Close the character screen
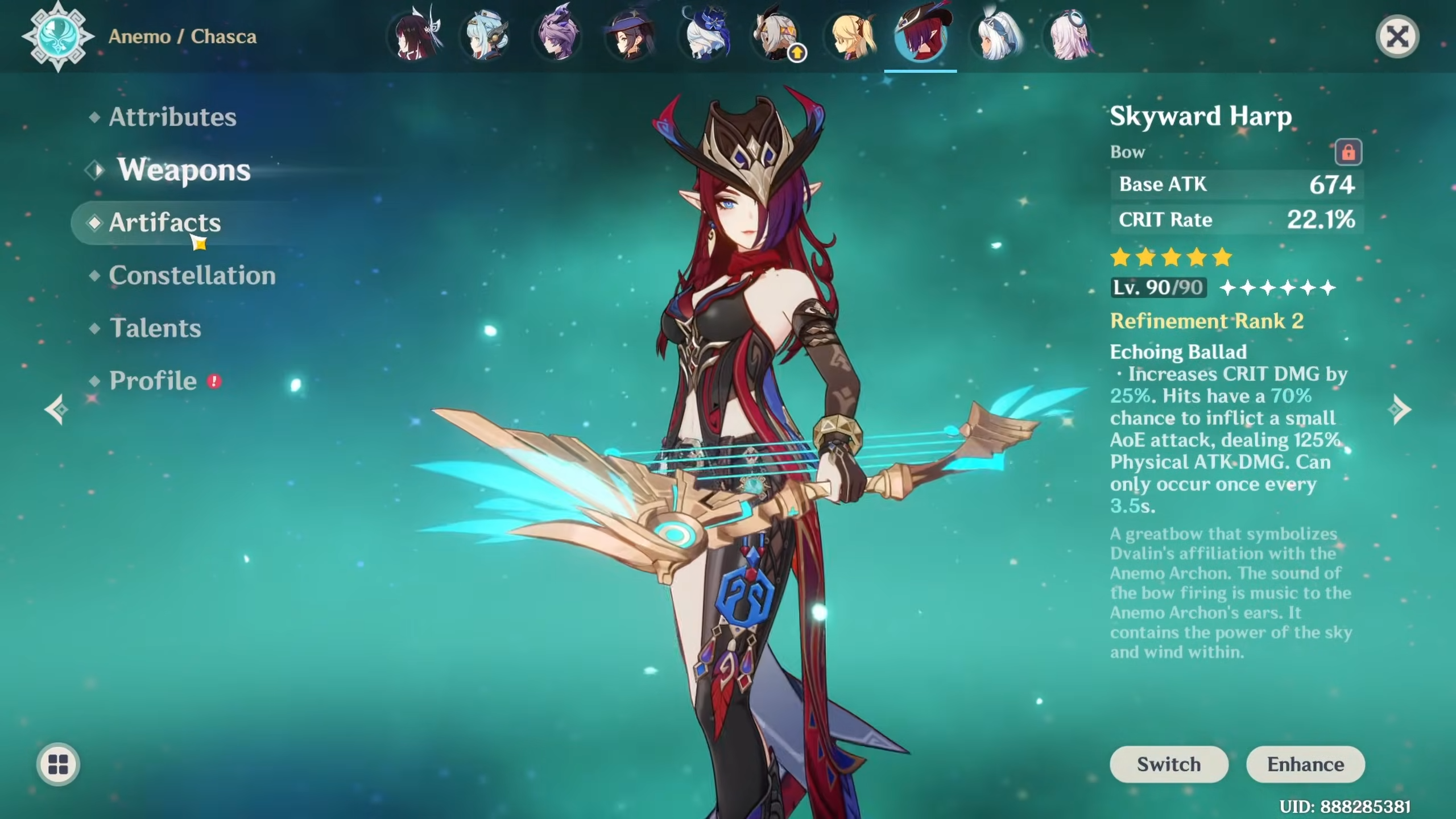 click(1397, 38)
